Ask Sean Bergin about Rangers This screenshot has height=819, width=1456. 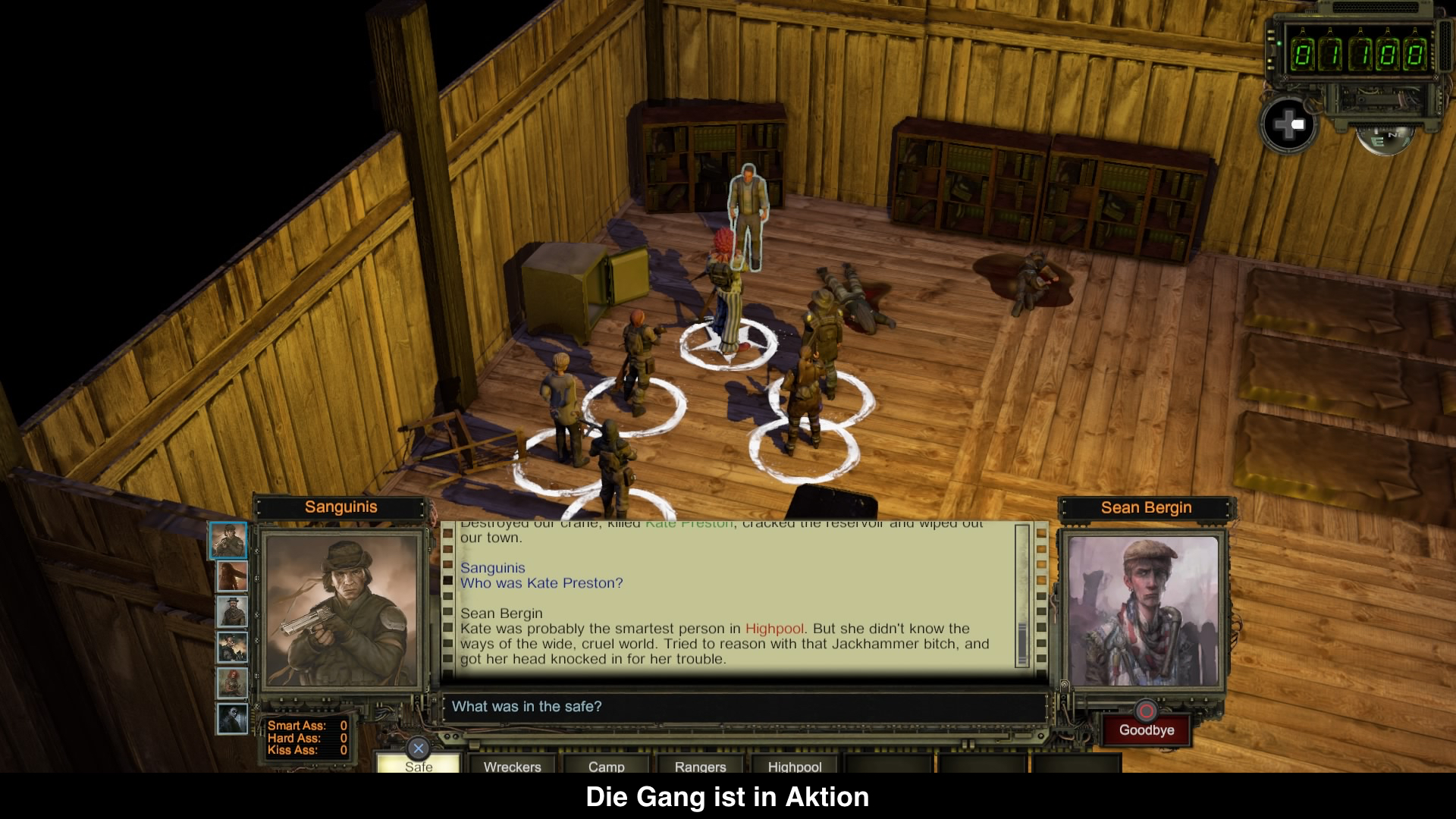(700, 765)
